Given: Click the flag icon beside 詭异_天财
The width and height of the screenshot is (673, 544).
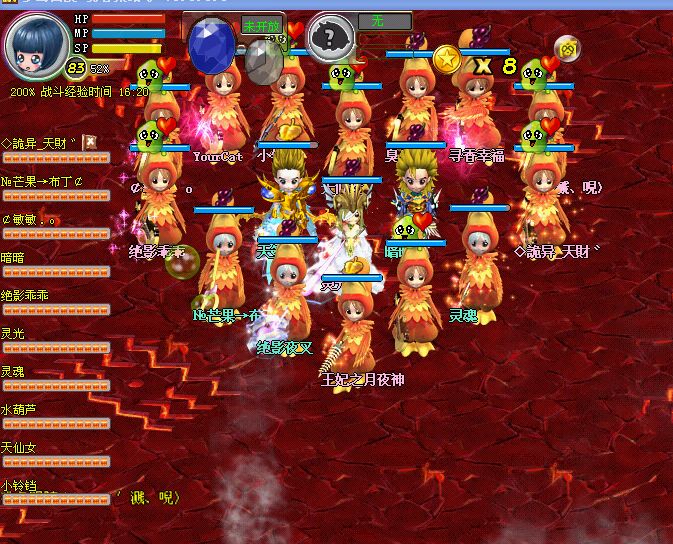Looking at the screenshot, I should click(89, 142).
